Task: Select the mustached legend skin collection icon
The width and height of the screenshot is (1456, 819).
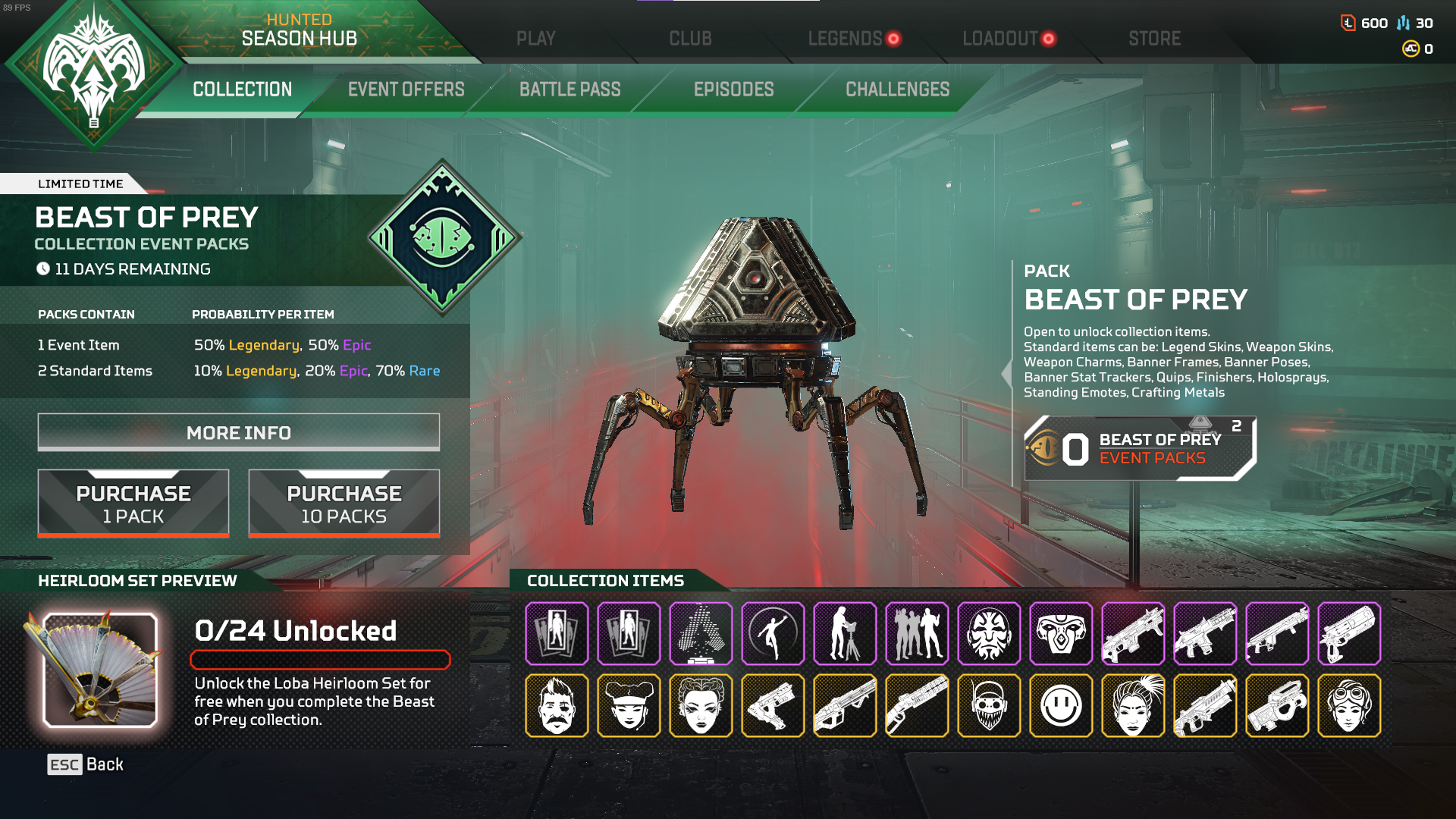Action: [557, 706]
